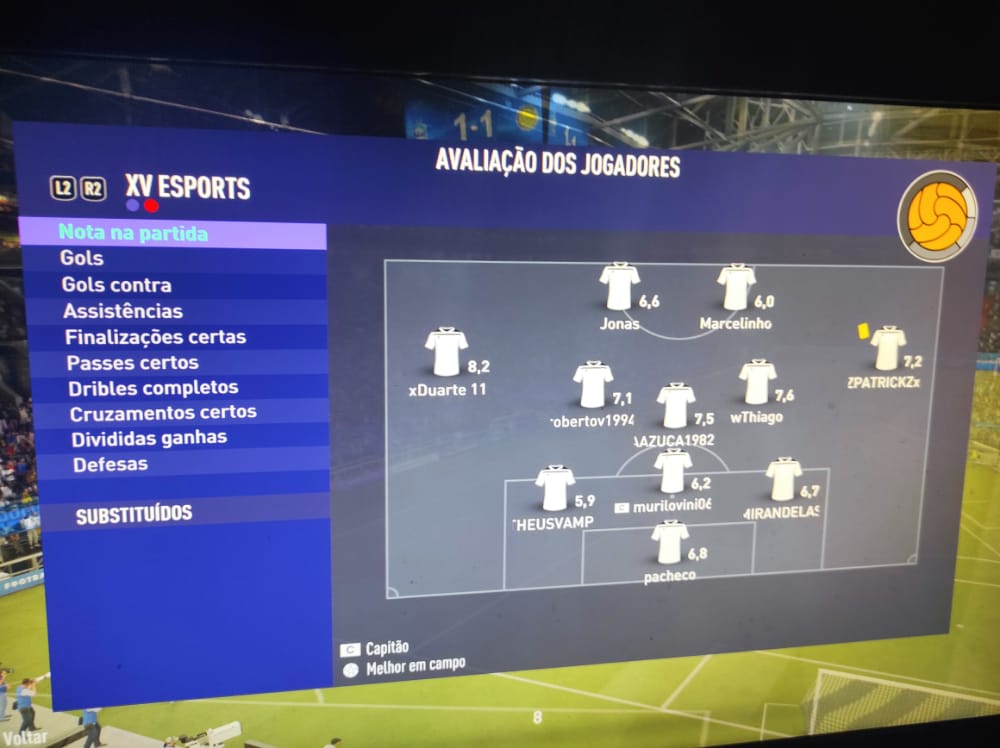Choose the Gols stat category

(x=81, y=259)
